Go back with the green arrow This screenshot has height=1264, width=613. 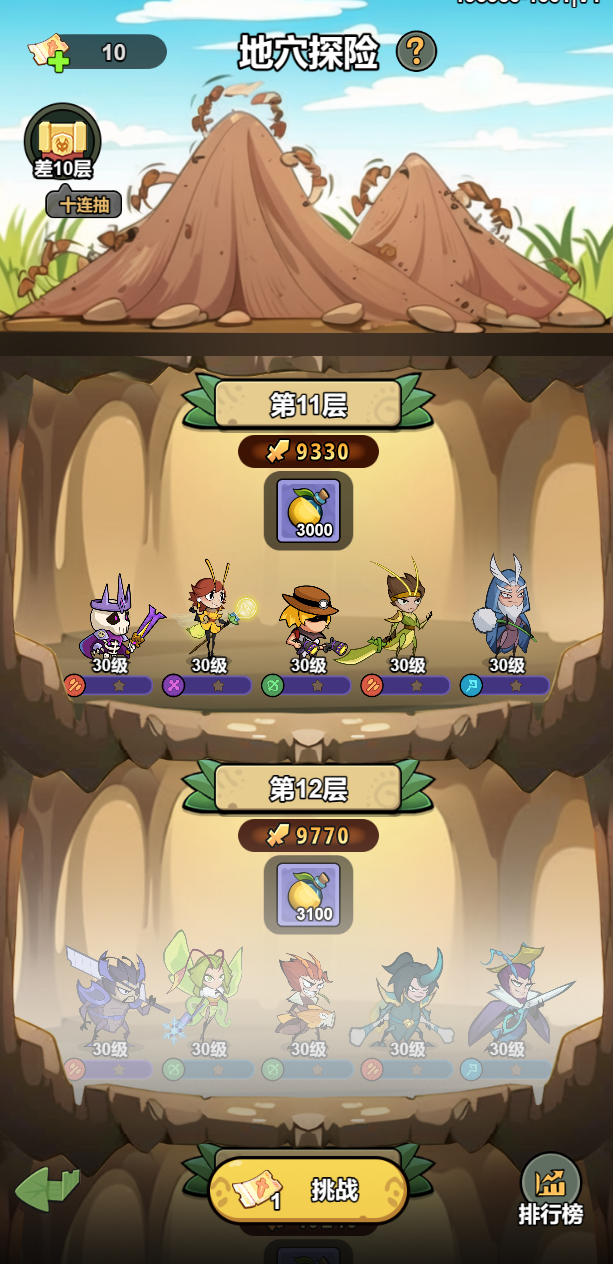tap(47, 1189)
